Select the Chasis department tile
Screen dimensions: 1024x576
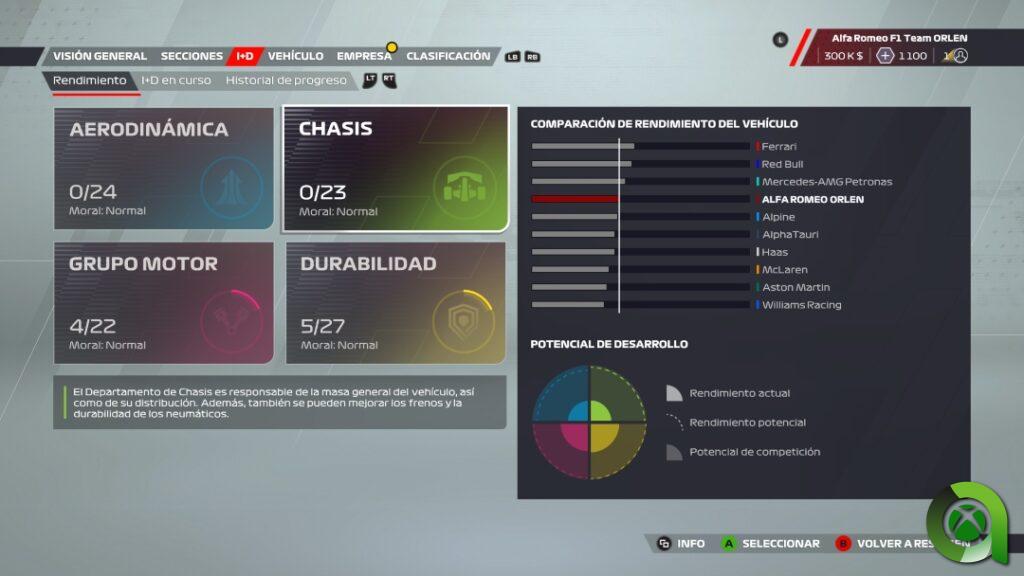(396, 169)
